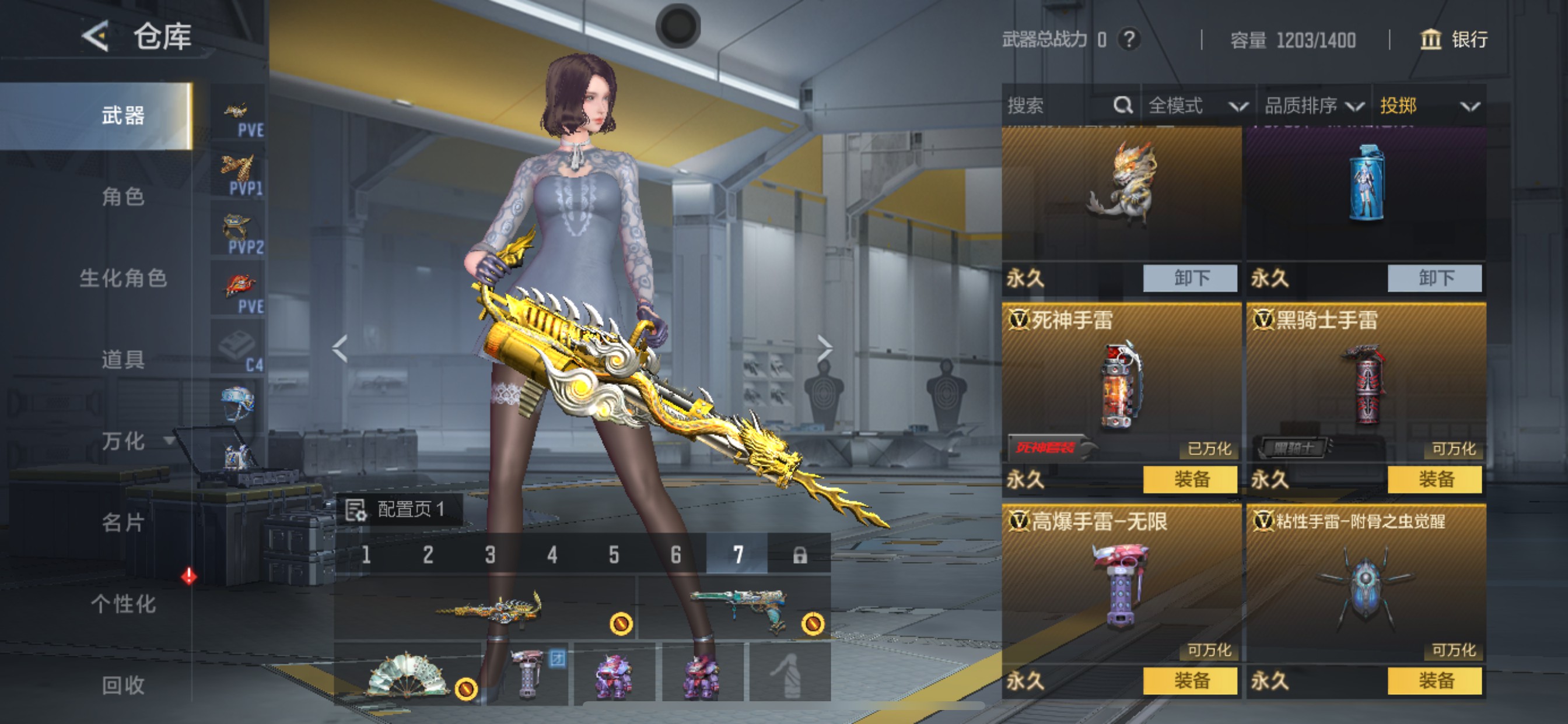1568x724 pixels.
Task: Equip the 死神手雷 grenade
Action: [1190, 479]
